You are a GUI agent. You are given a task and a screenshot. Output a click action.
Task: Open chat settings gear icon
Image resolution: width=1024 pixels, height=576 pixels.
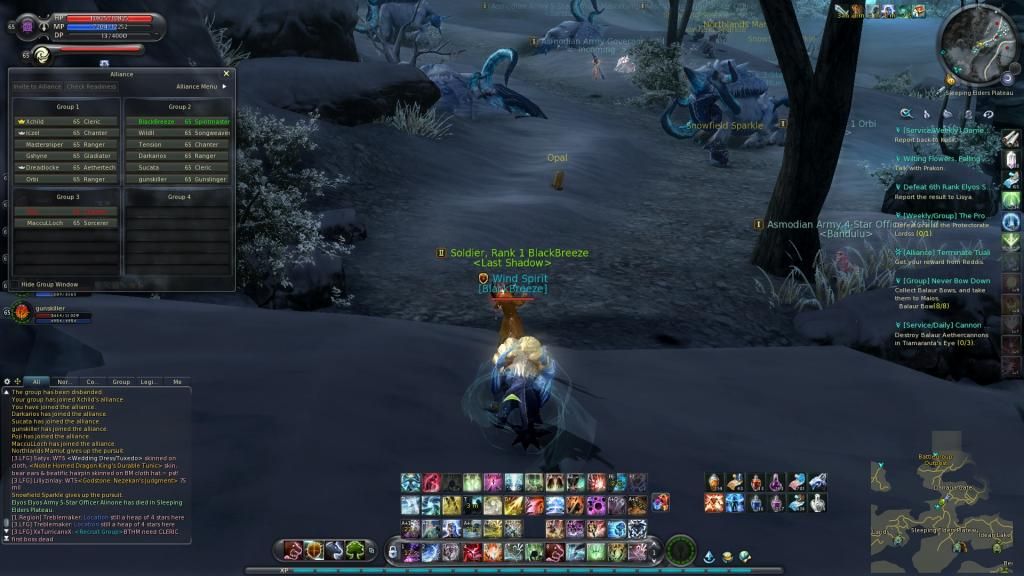click(7, 381)
